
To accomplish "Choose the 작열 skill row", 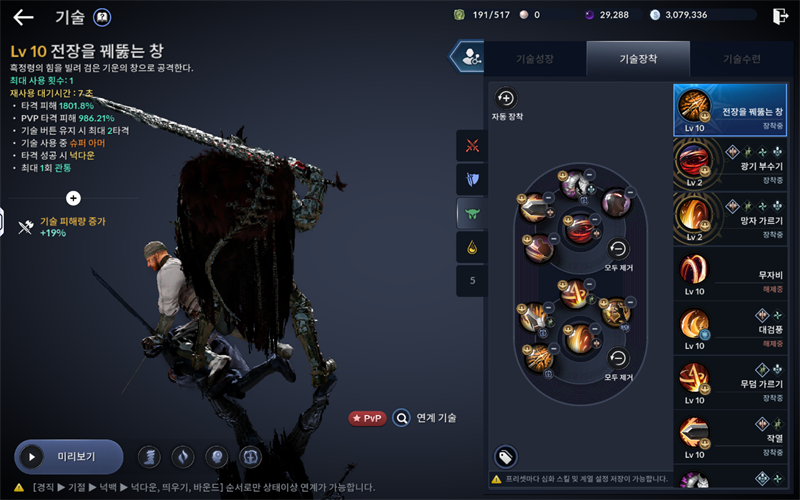I will (x=736, y=435).
